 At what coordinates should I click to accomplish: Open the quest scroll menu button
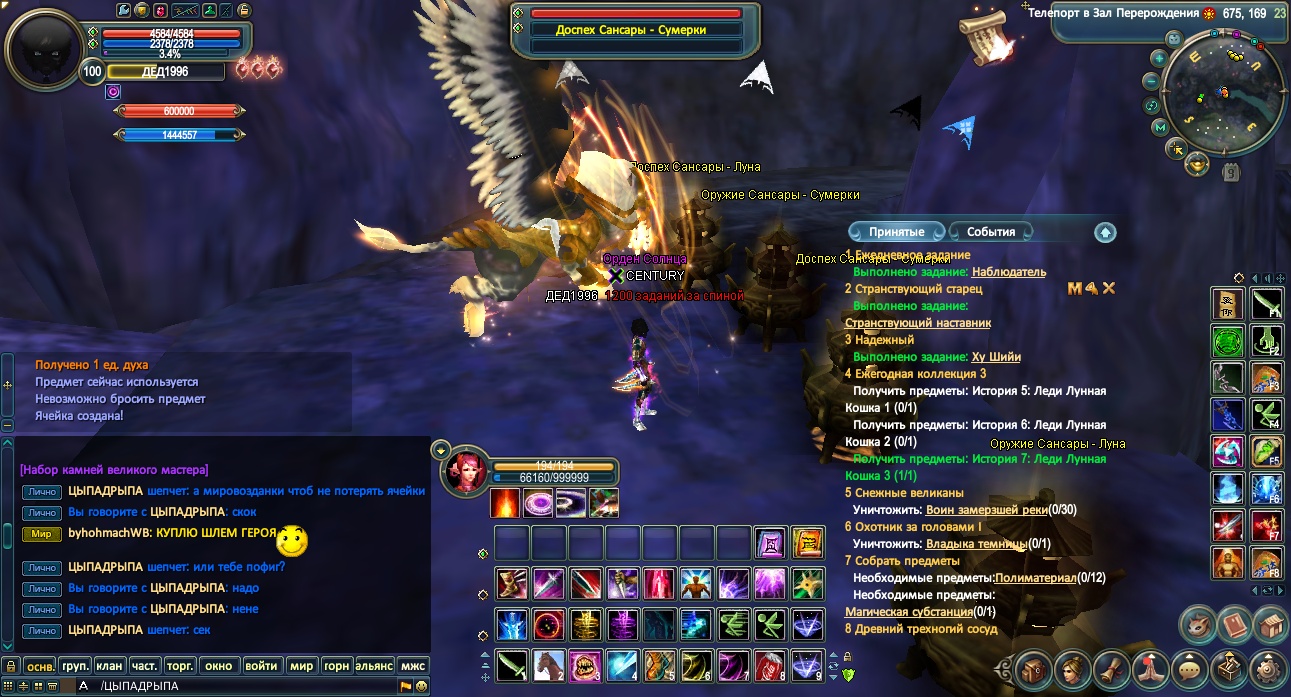point(1110,668)
